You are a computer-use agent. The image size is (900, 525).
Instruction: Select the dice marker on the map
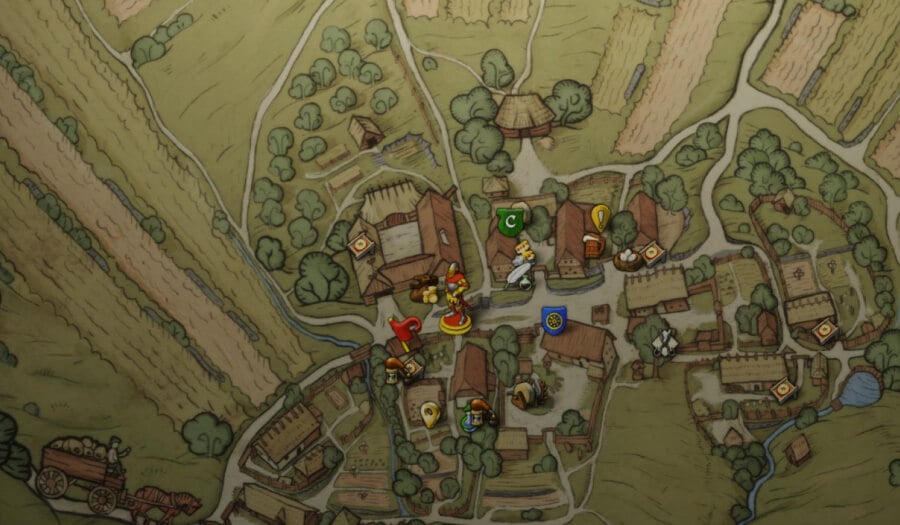tap(525, 251)
